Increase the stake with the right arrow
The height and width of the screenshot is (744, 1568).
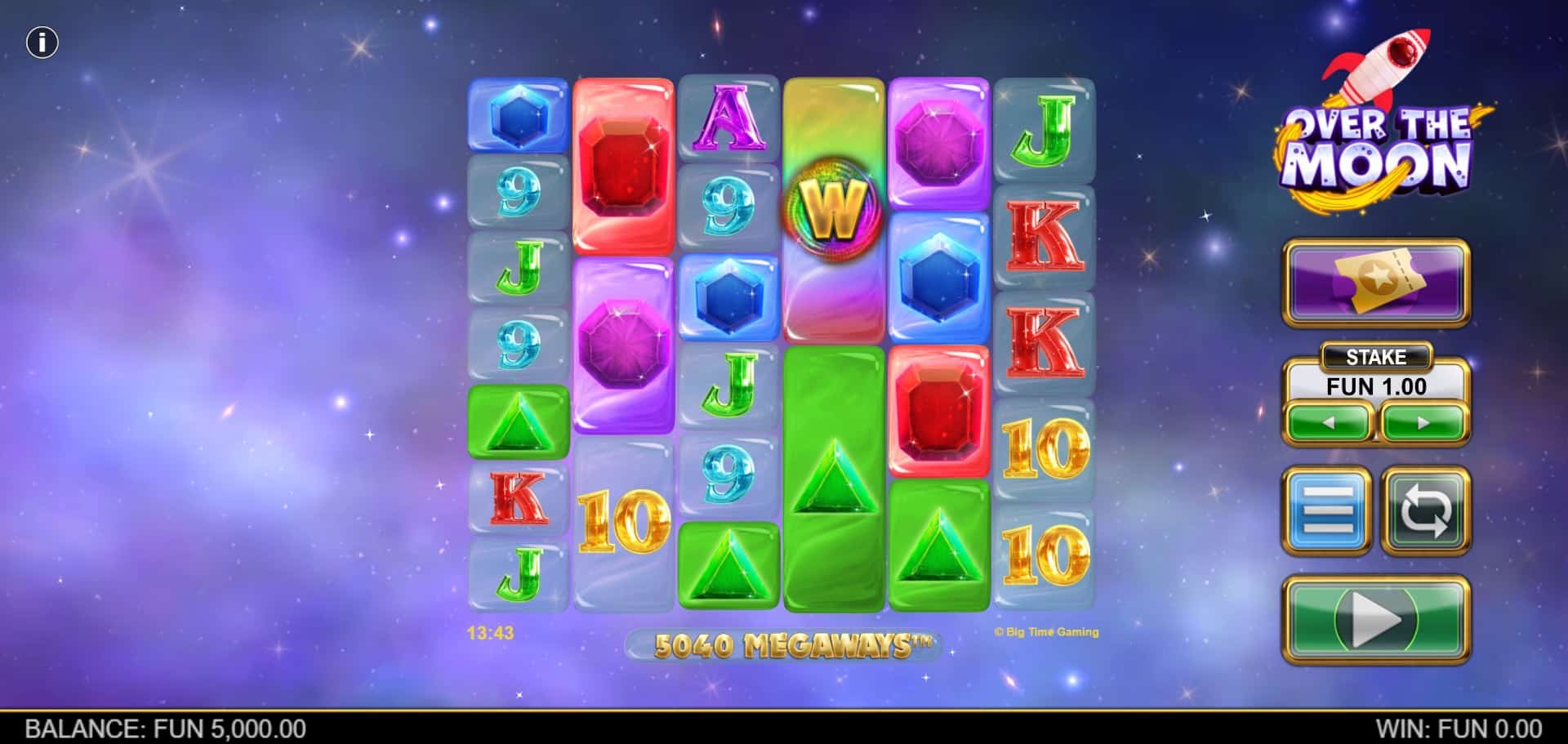tap(1423, 423)
